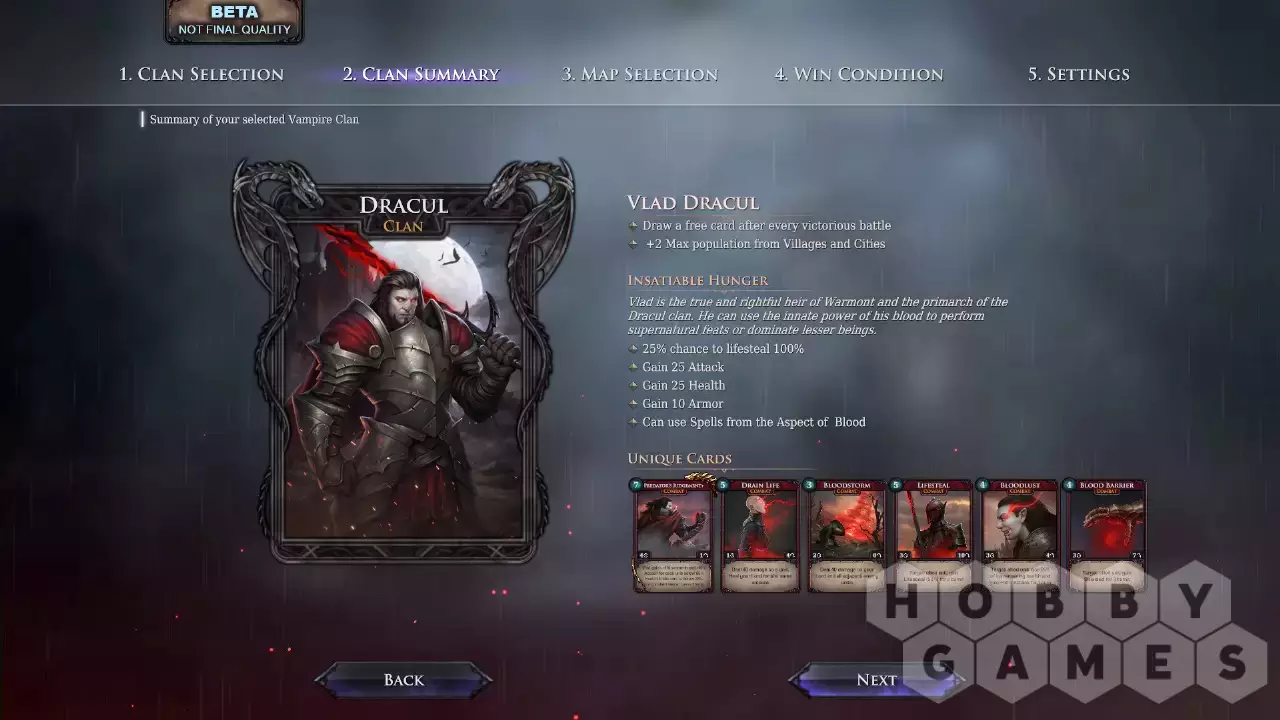Screen dimensions: 1280x720
Task: View the Drain Life card
Action: [x=760, y=535]
